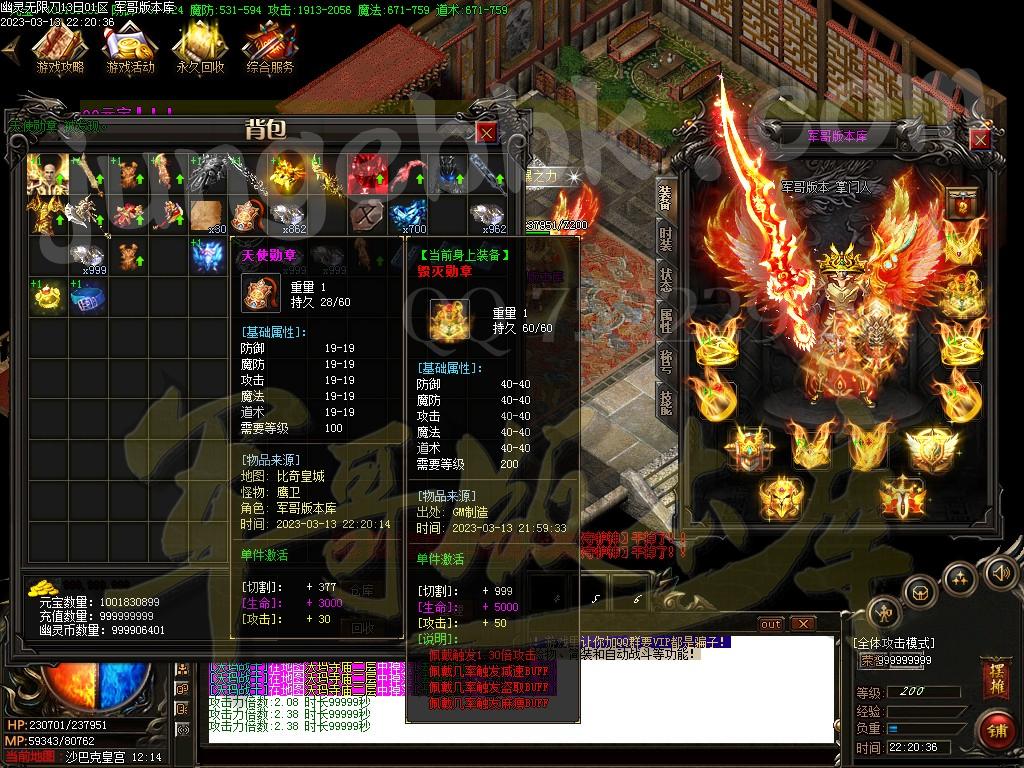1024x768 pixels.
Task: Select the parchment scroll stack in backpack
Action: coord(207,216)
